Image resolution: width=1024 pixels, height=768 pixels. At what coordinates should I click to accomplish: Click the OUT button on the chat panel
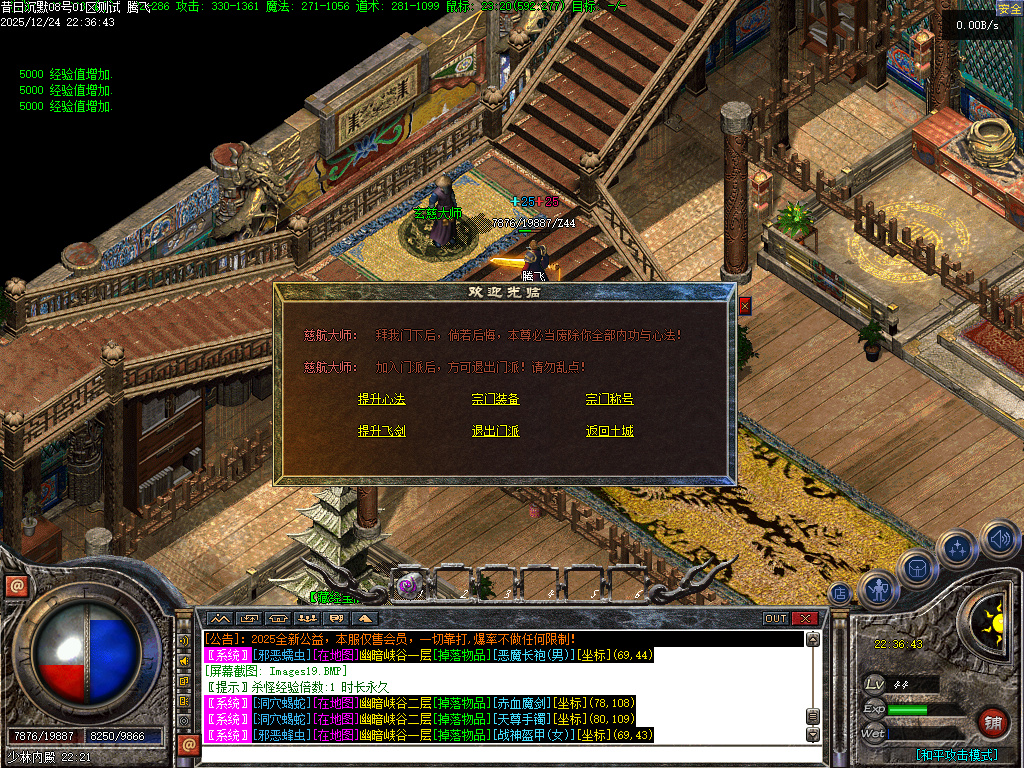tap(776, 618)
